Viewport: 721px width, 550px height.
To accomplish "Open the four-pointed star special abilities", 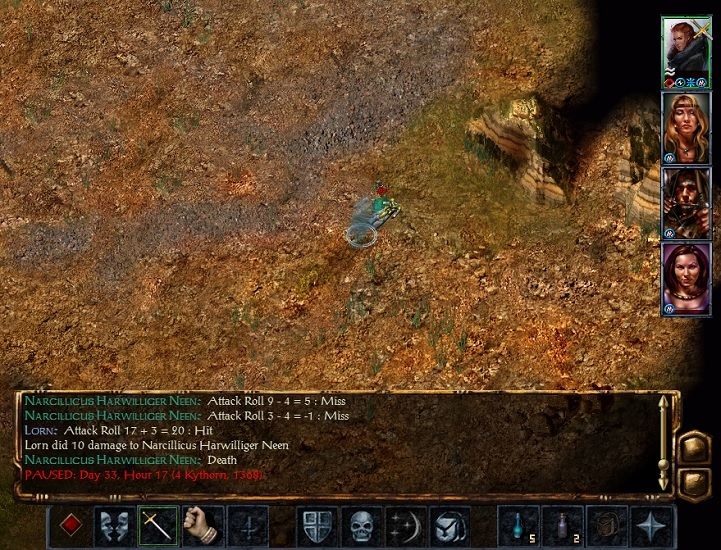I will click(651, 524).
